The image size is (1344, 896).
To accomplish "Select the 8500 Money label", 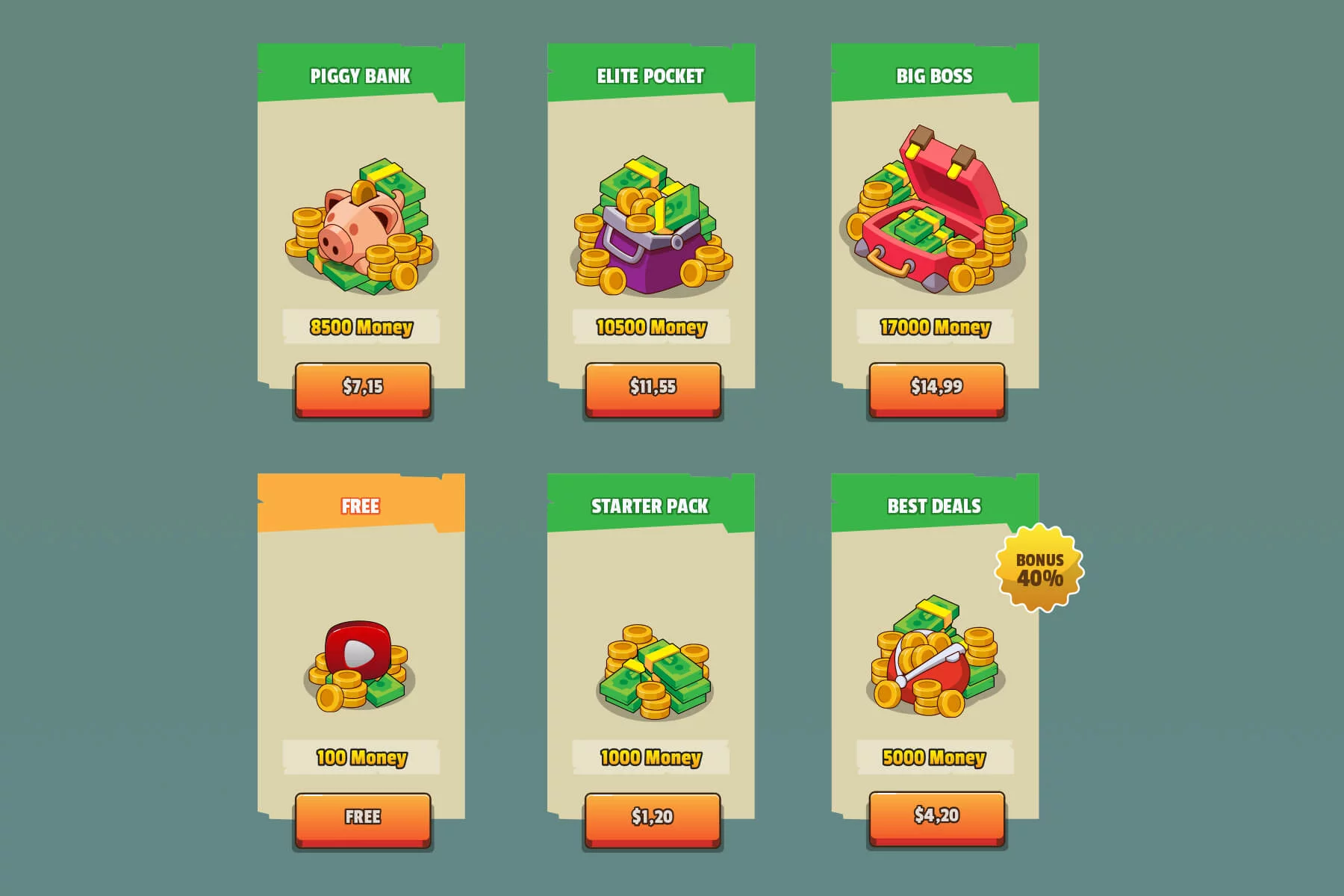I will [x=361, y=326].
